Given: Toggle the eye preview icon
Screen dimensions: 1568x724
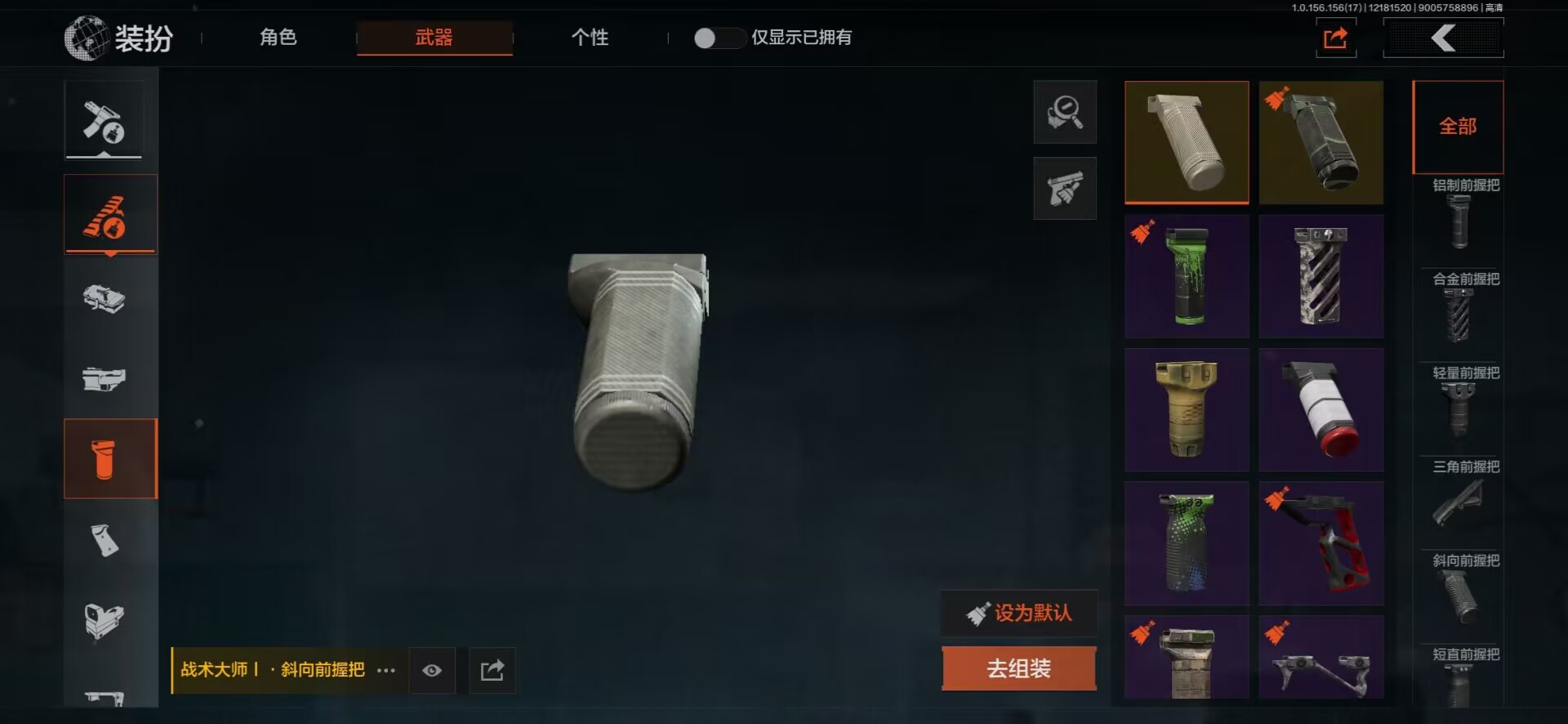Looking at the screenshot, I should pyautogui.click(x=432, y=670).
